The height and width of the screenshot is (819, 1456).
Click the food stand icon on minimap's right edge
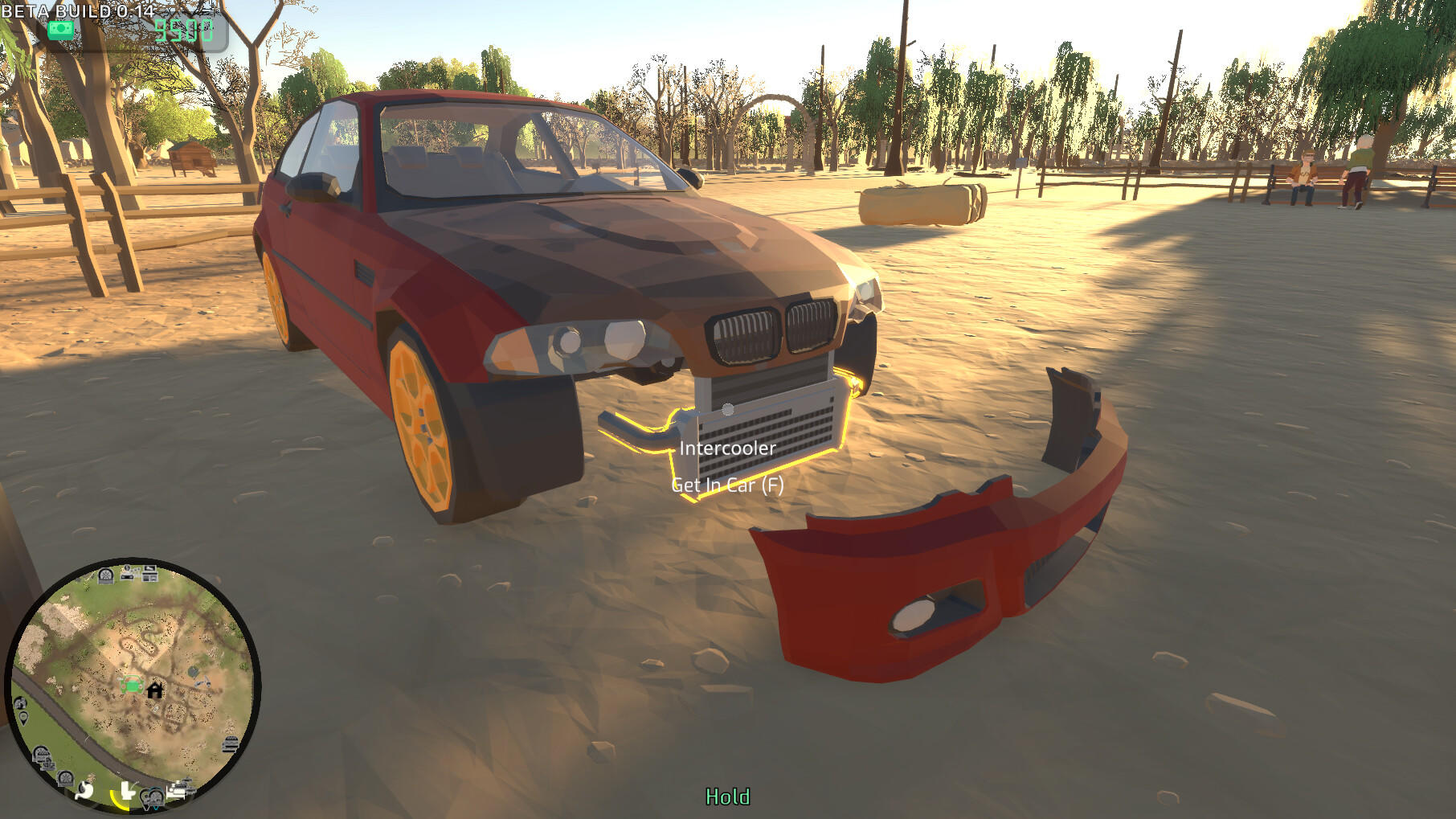coord(230,742)
